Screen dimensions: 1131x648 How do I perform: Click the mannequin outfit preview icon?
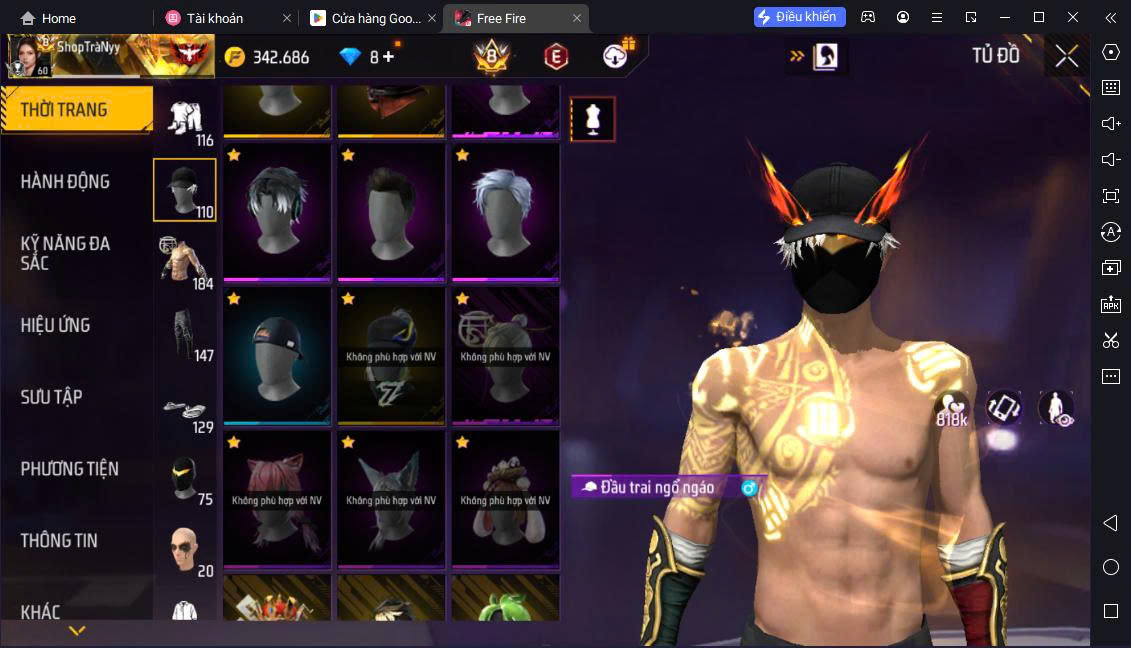click(592, 119)
